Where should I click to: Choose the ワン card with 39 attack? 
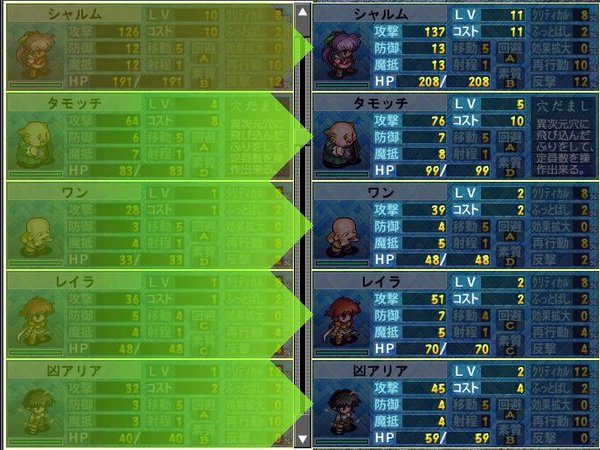[x=453, y=224]
